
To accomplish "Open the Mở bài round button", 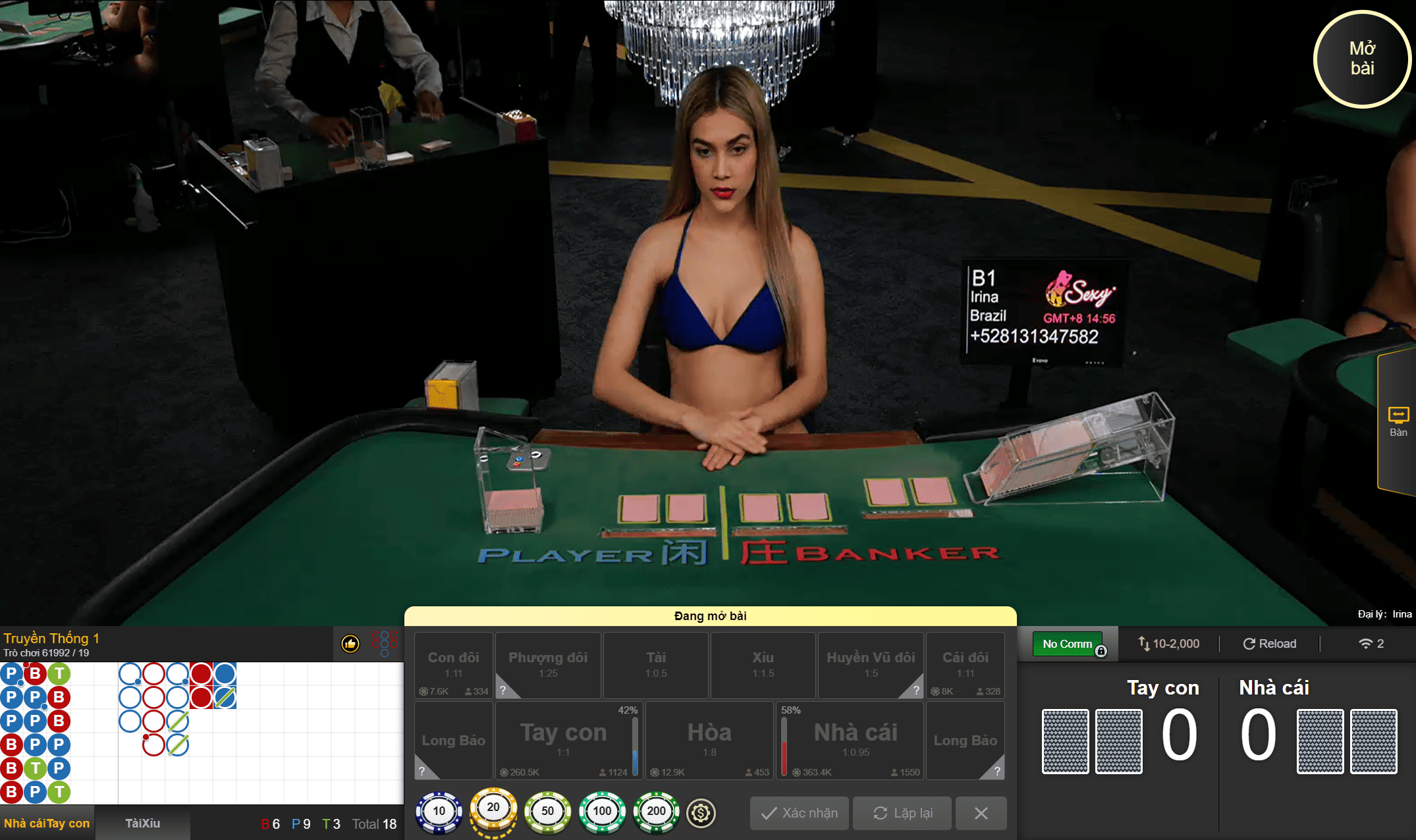I will (1361, 59).
